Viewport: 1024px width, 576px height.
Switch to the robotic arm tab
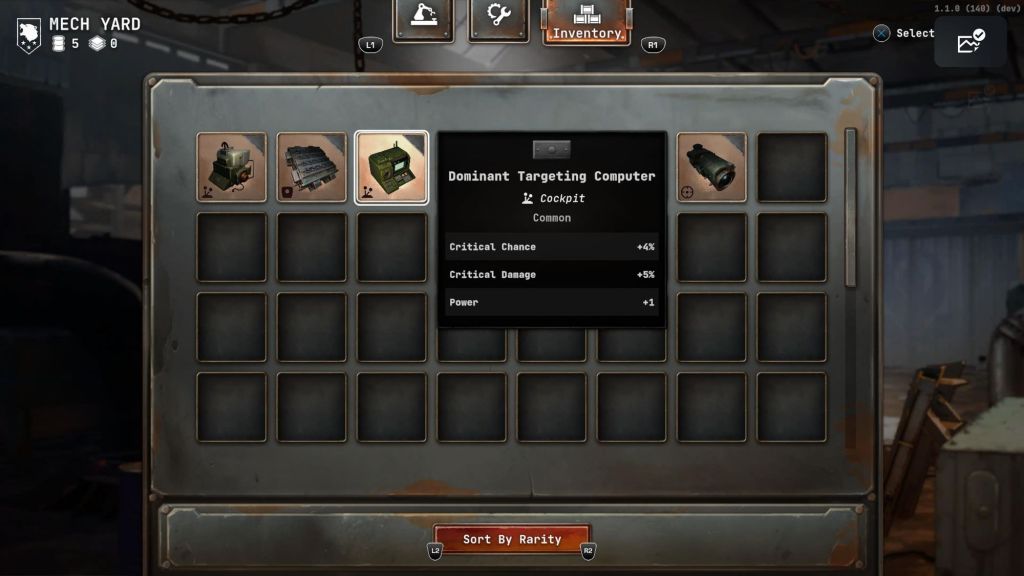[x=423, y=19]
